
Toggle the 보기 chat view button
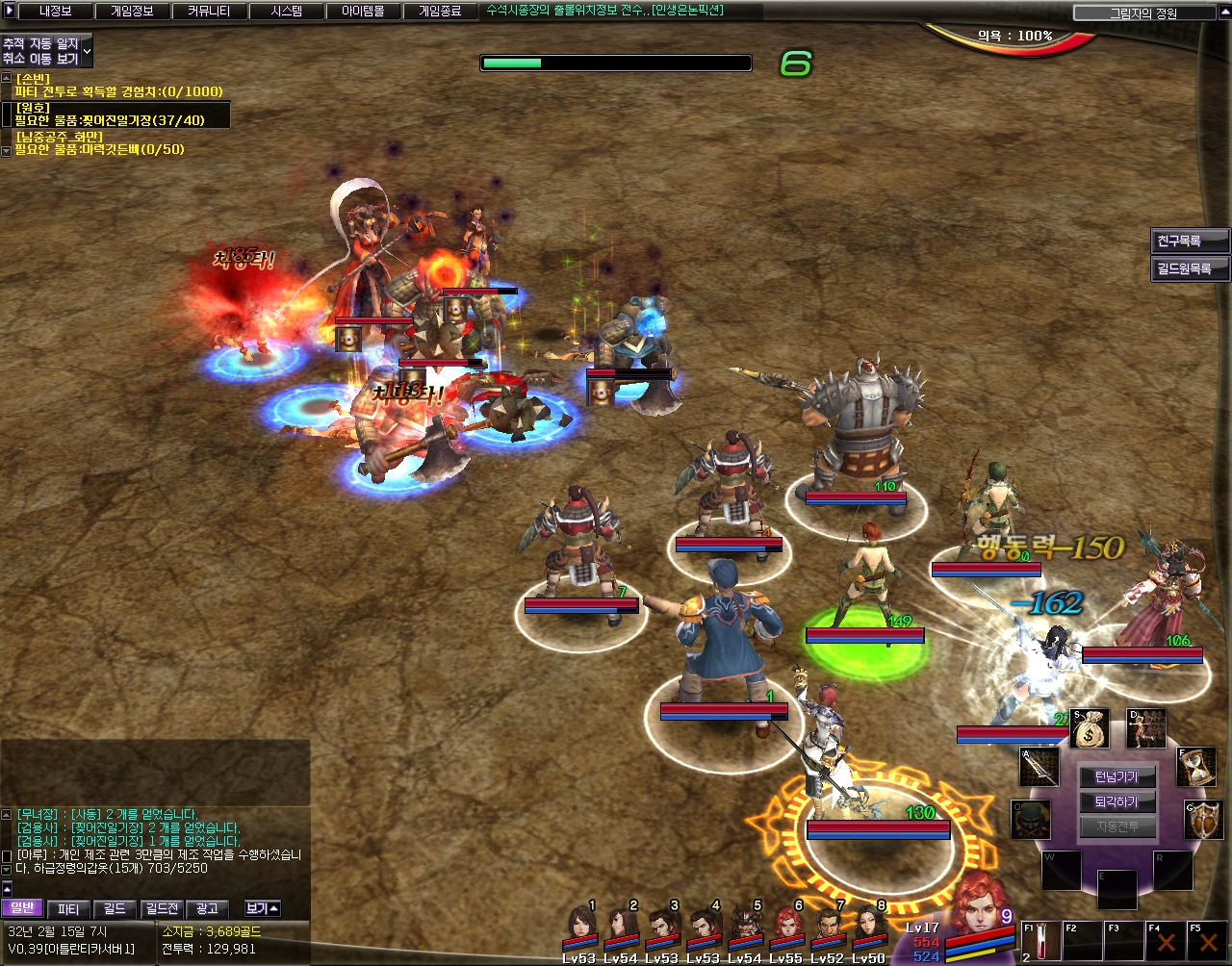coord(262,908)
